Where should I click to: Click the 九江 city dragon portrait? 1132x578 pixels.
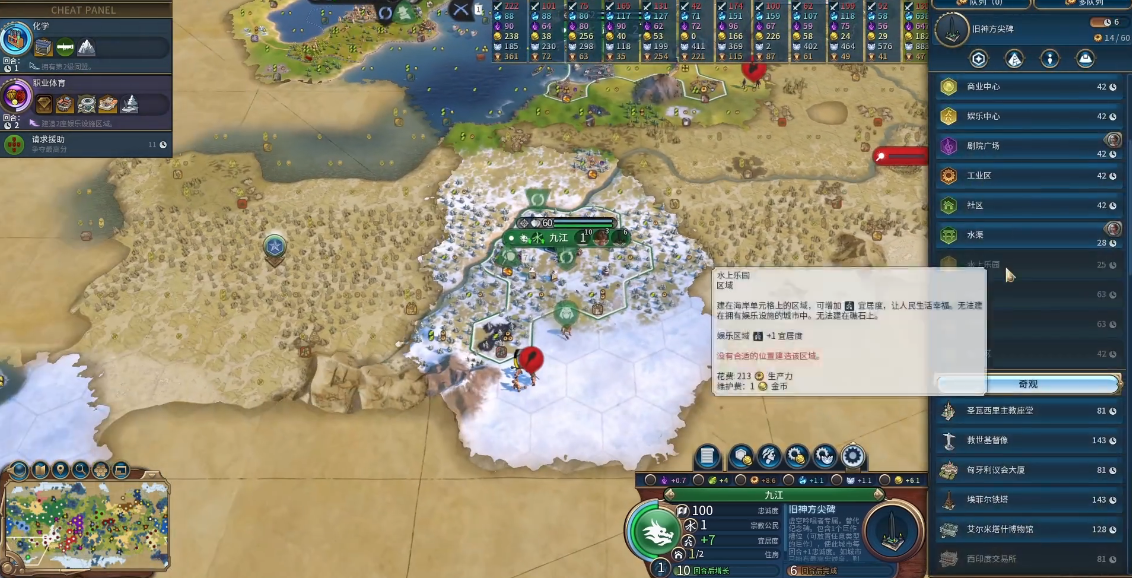point(659,529)
